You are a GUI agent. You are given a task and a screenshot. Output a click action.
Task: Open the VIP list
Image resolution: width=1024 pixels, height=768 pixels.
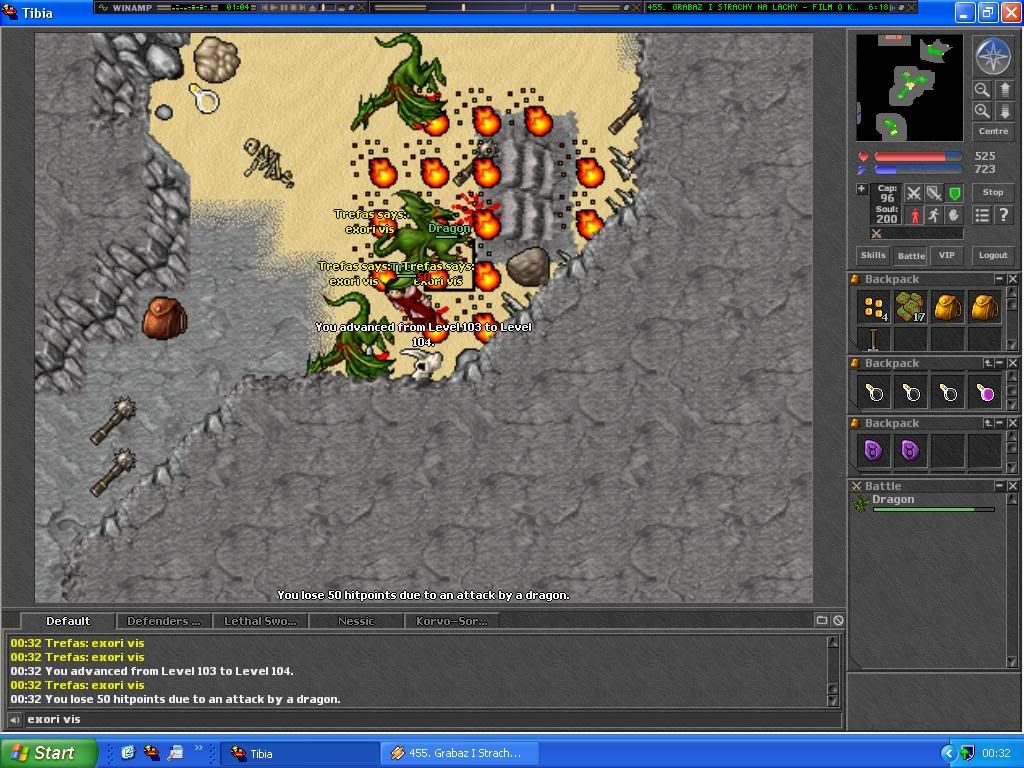pos(947,255)
